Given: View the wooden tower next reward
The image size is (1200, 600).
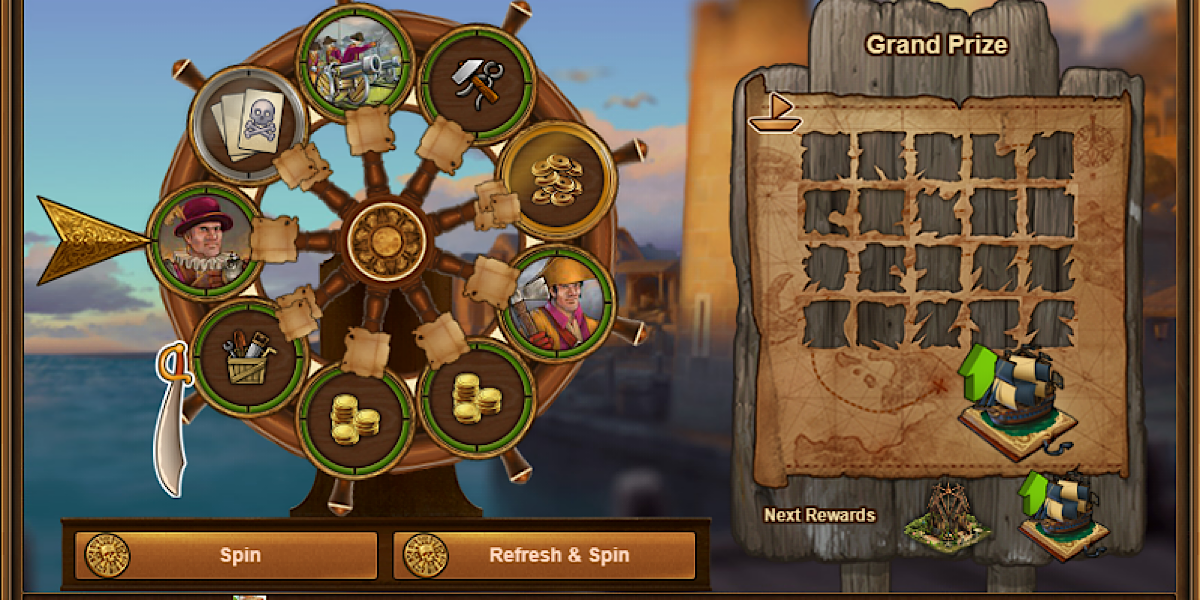Looking at the screenshot, I should click(945, 515).
